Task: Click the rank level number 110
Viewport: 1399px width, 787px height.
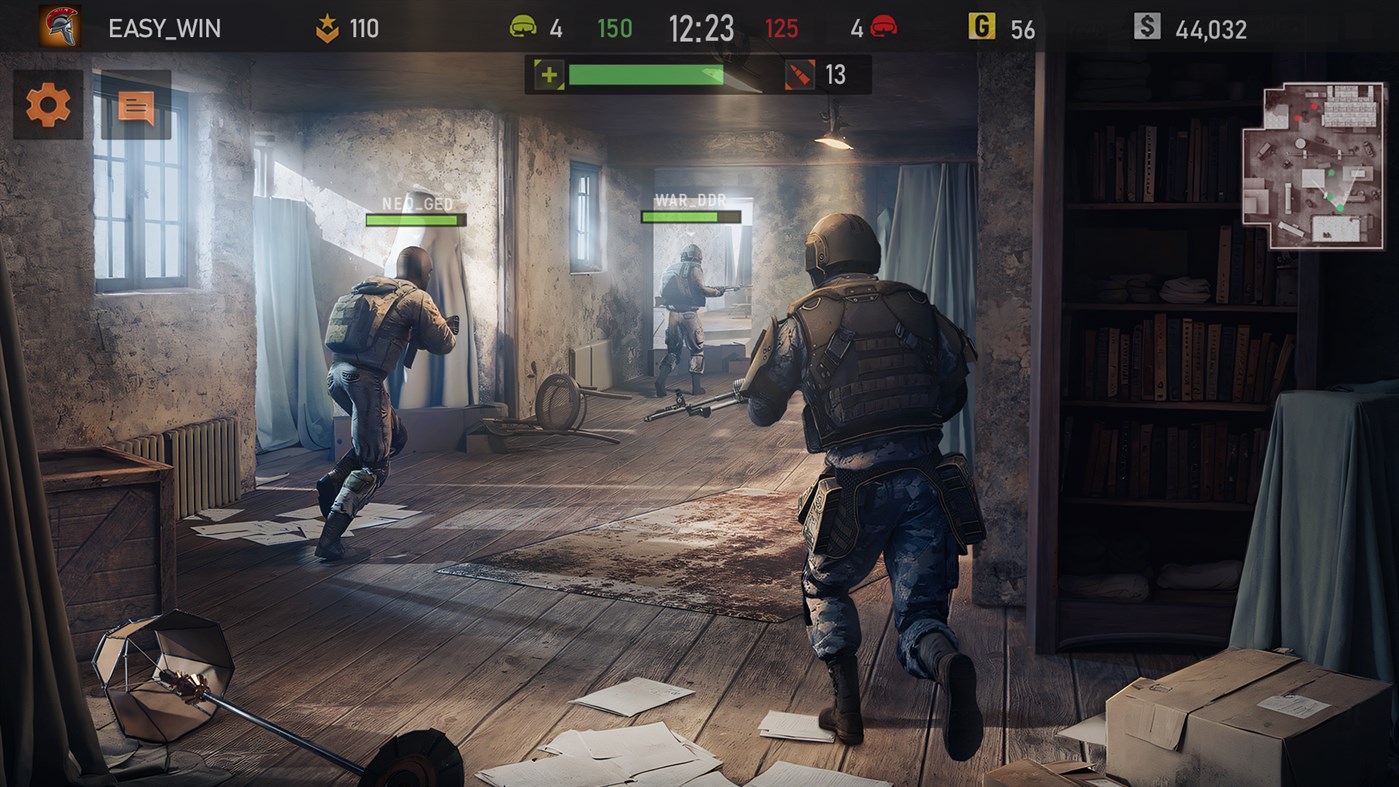Action: tap(367, 27)
